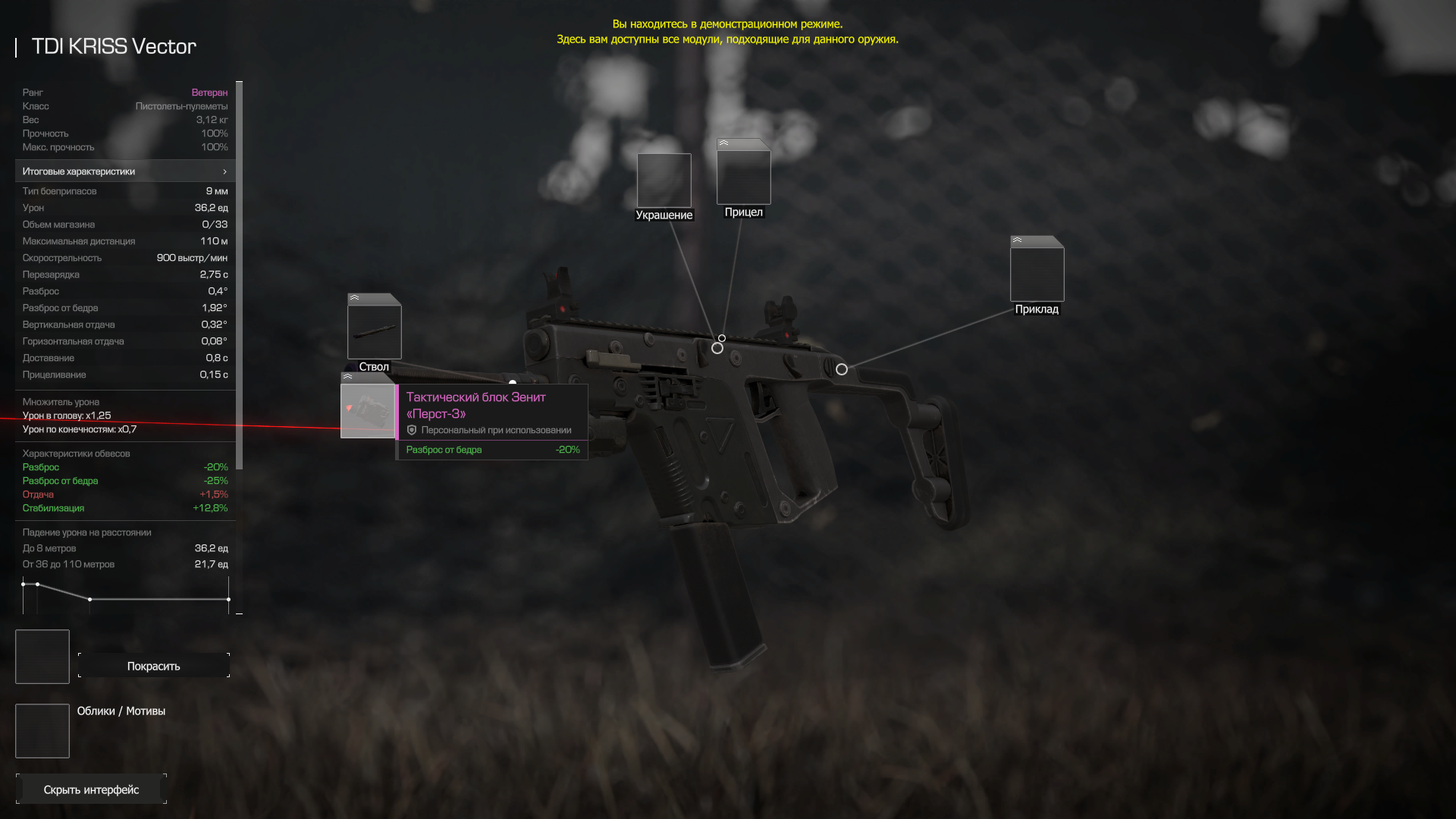This screenshot has height=819, width=1456.
Task: Select the Перст-3 tactical block slot
Action: click(x=368, y=410)
